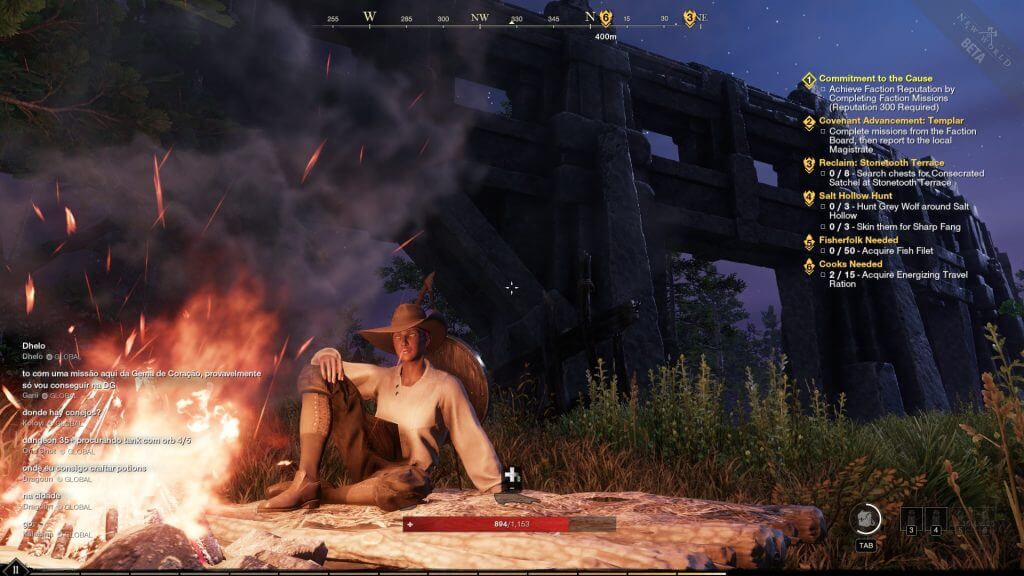Image resolution: width=1024 pixels, height=576 pixels.
Task: Select the Reclaim: Stonetooth Terrace quest
Action: 881,163
